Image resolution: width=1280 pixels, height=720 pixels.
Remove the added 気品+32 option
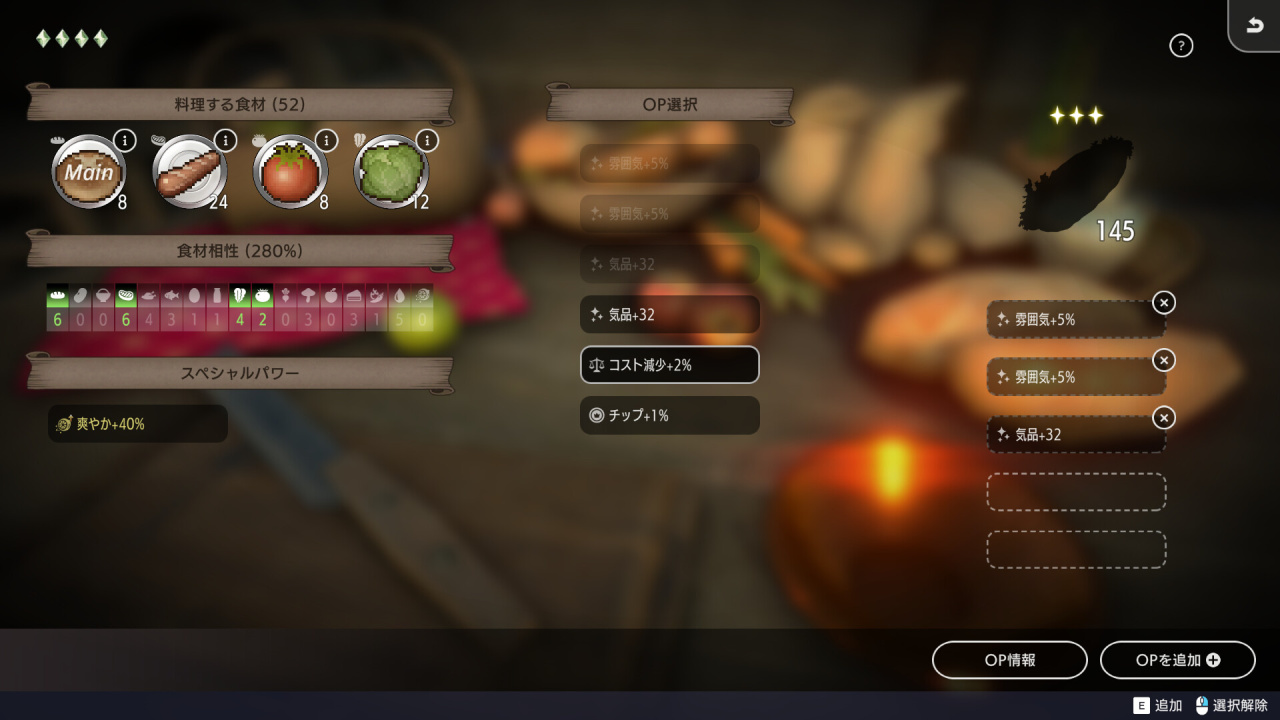[x=1163, y=417]
